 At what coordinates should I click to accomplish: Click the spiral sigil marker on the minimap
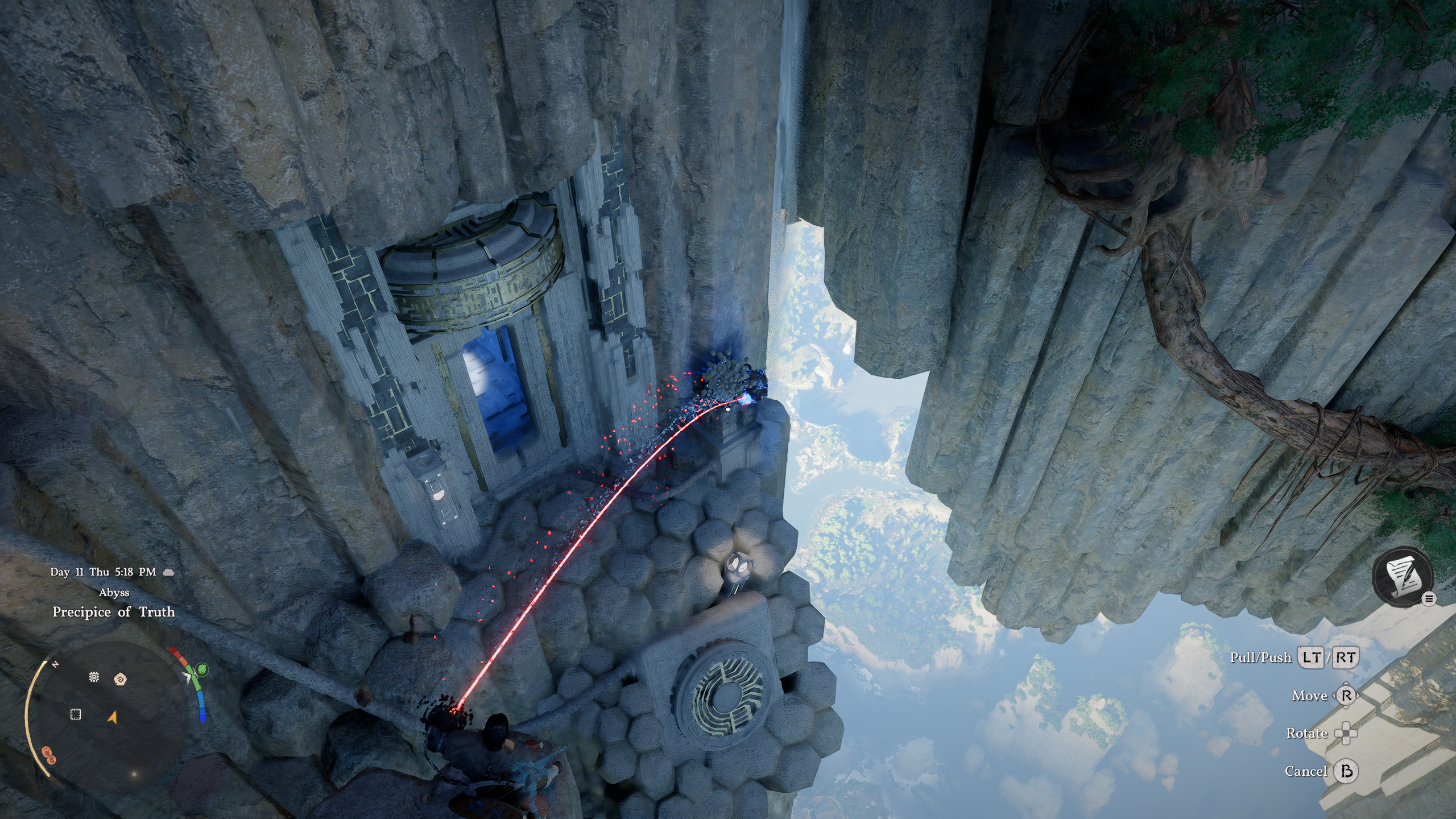coord(121,680)
